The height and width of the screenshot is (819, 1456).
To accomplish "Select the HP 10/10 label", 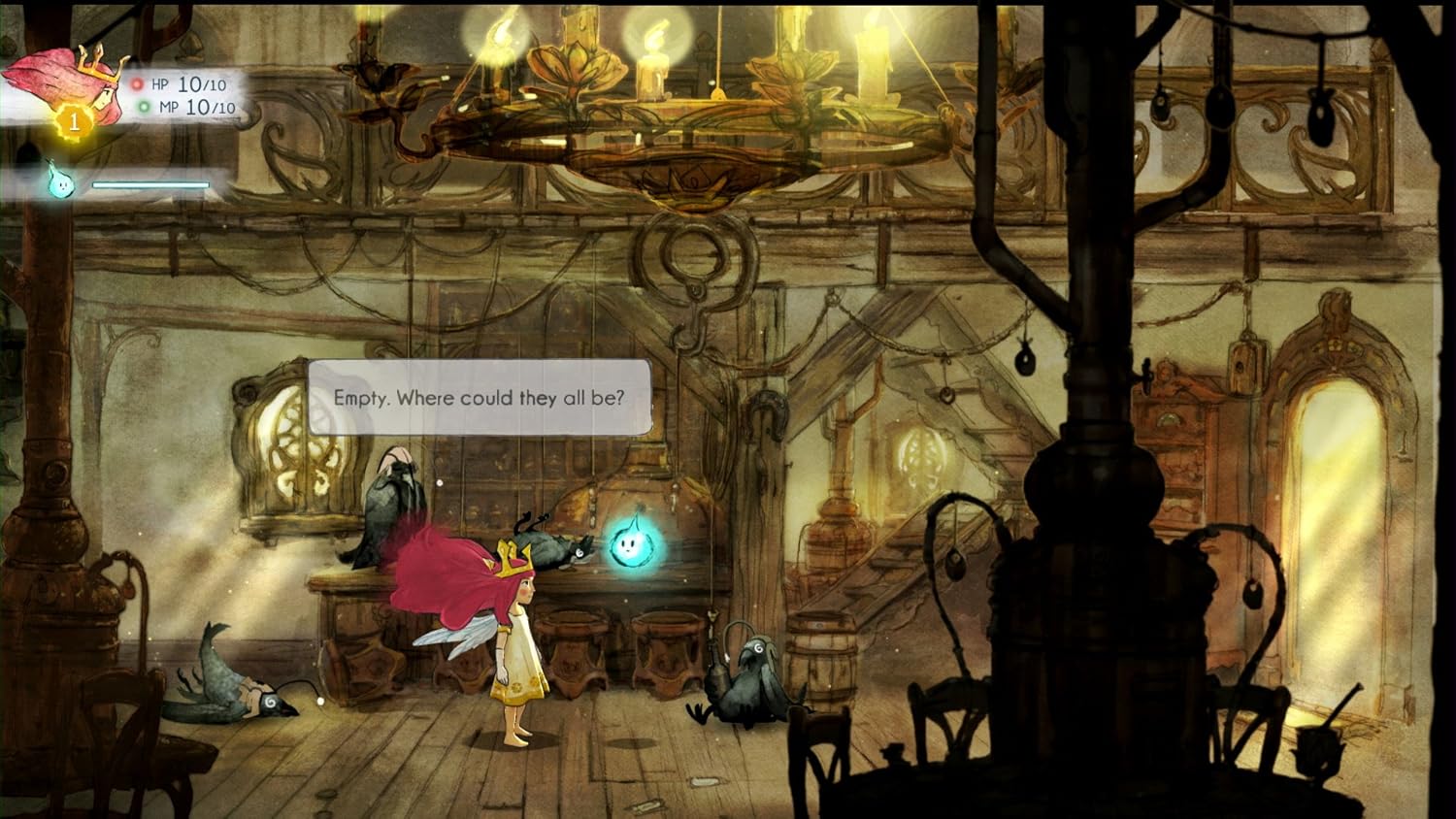I will (x=191, y=84).
